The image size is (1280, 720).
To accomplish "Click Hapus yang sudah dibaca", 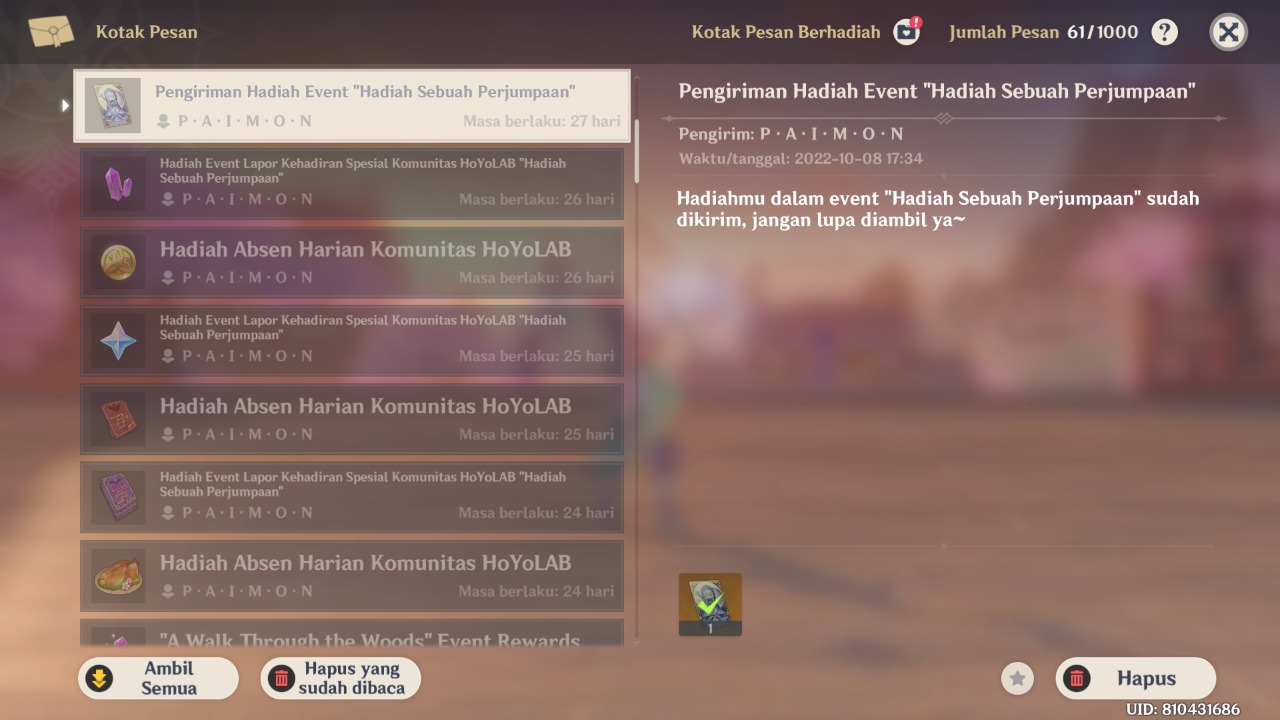I will 340,678.
